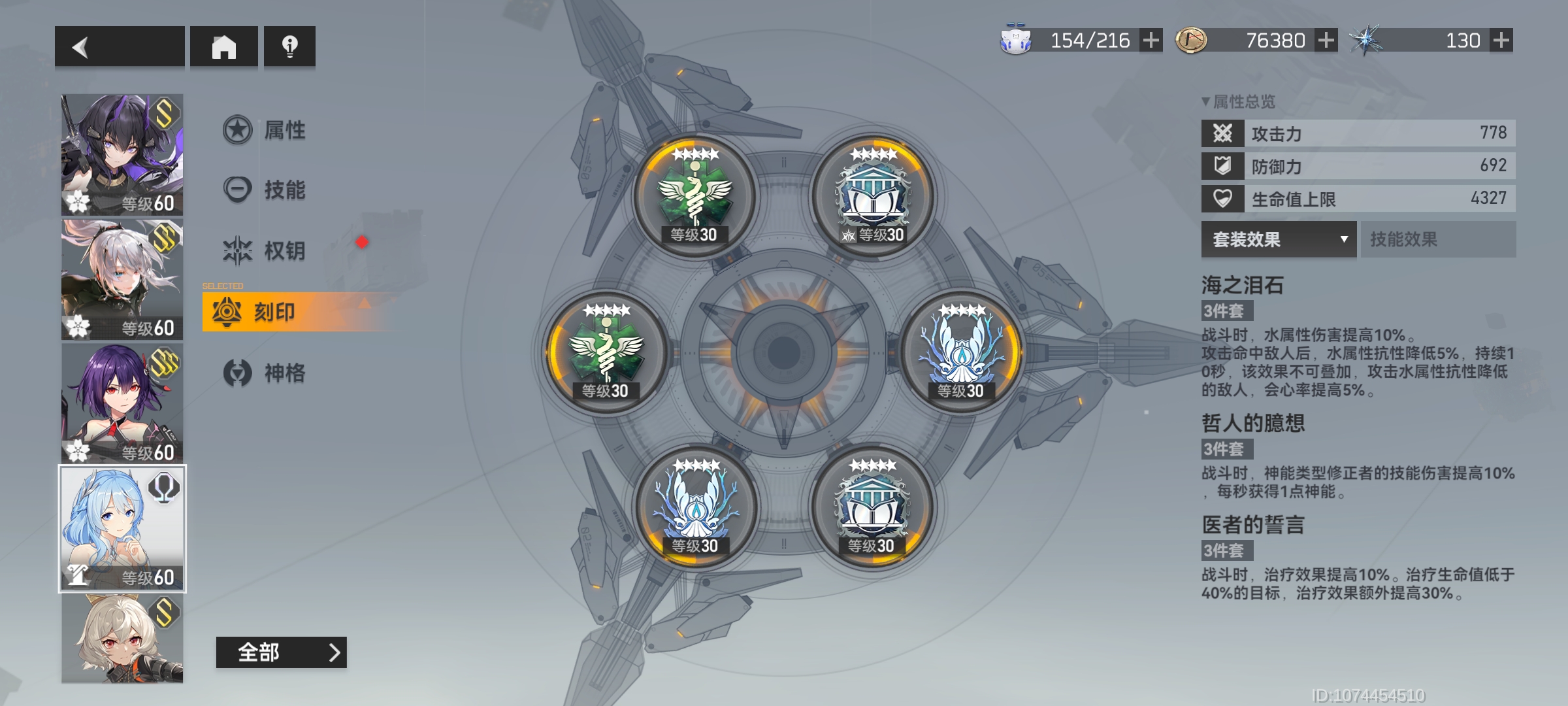Switch to the 技能 skills menu
The width and height of the screenshot is (1568, 706).
pyautogui.click(x=266, y=190)
